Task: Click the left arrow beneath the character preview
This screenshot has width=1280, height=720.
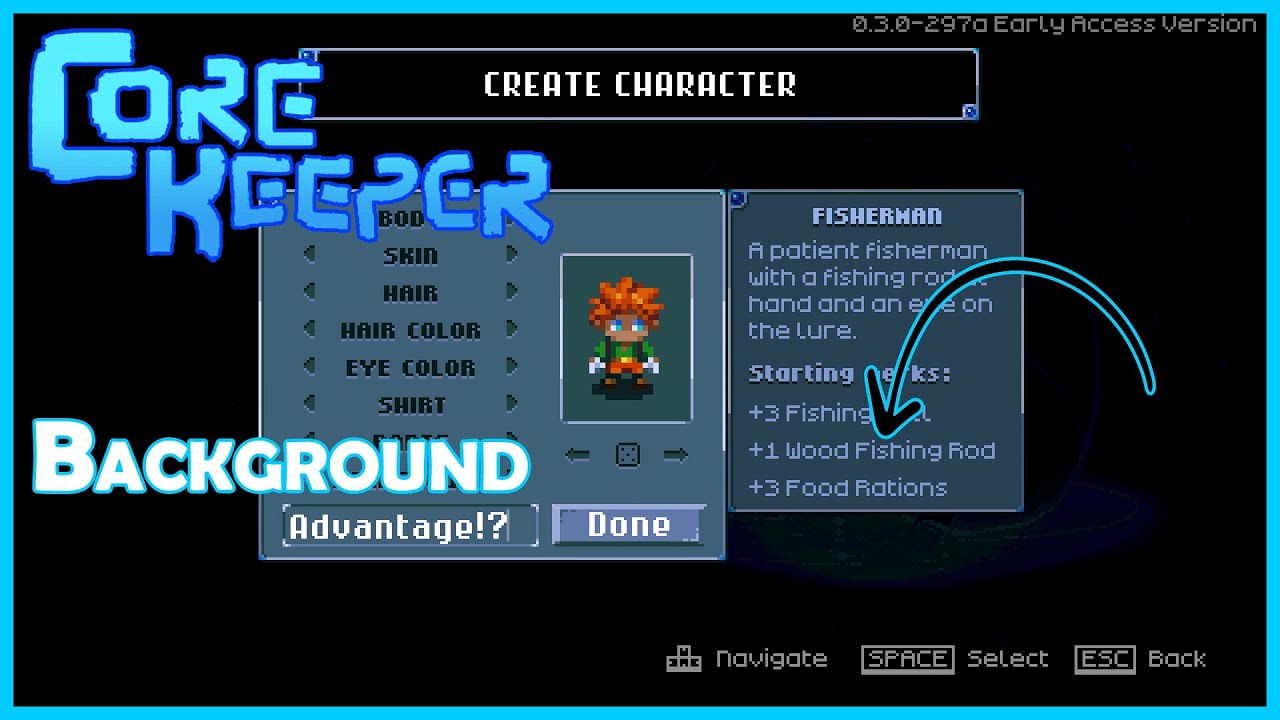Action: pyautogui.click(x=577, y=454)
